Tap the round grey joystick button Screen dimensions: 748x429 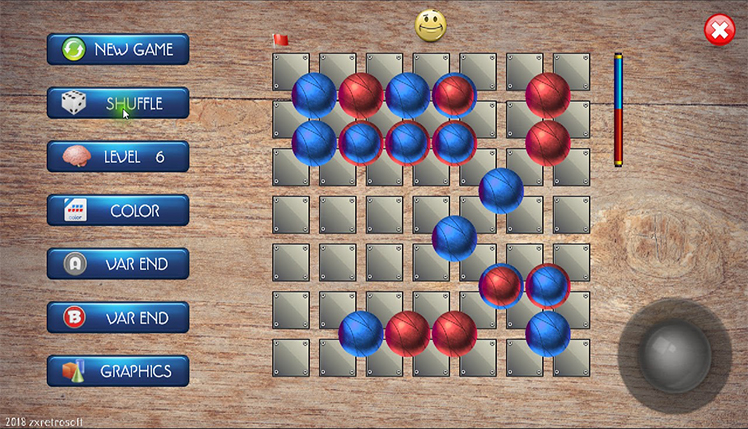[x=676, y=351]
